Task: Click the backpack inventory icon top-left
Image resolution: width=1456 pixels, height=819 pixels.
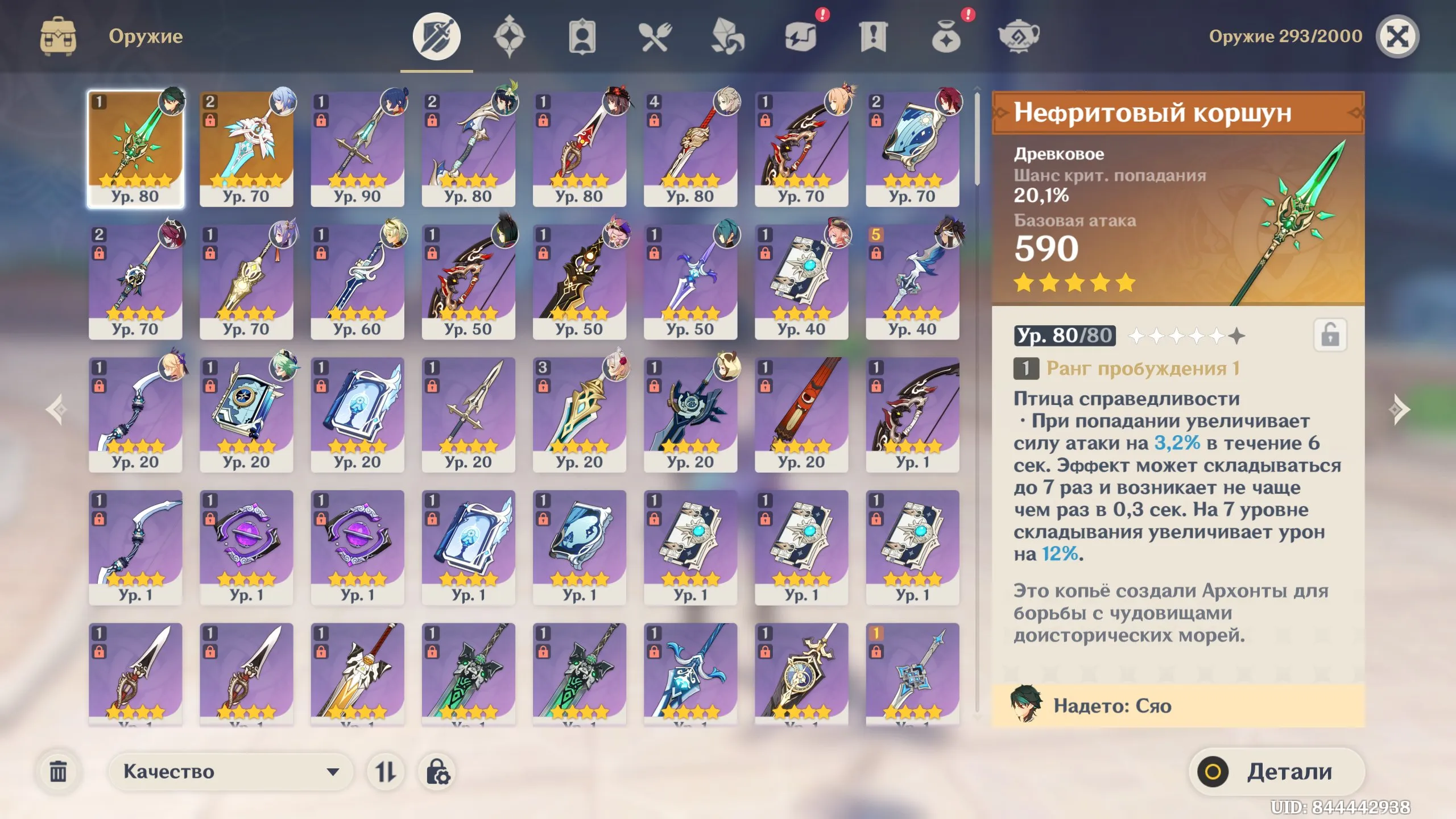Action: point(57,35)
